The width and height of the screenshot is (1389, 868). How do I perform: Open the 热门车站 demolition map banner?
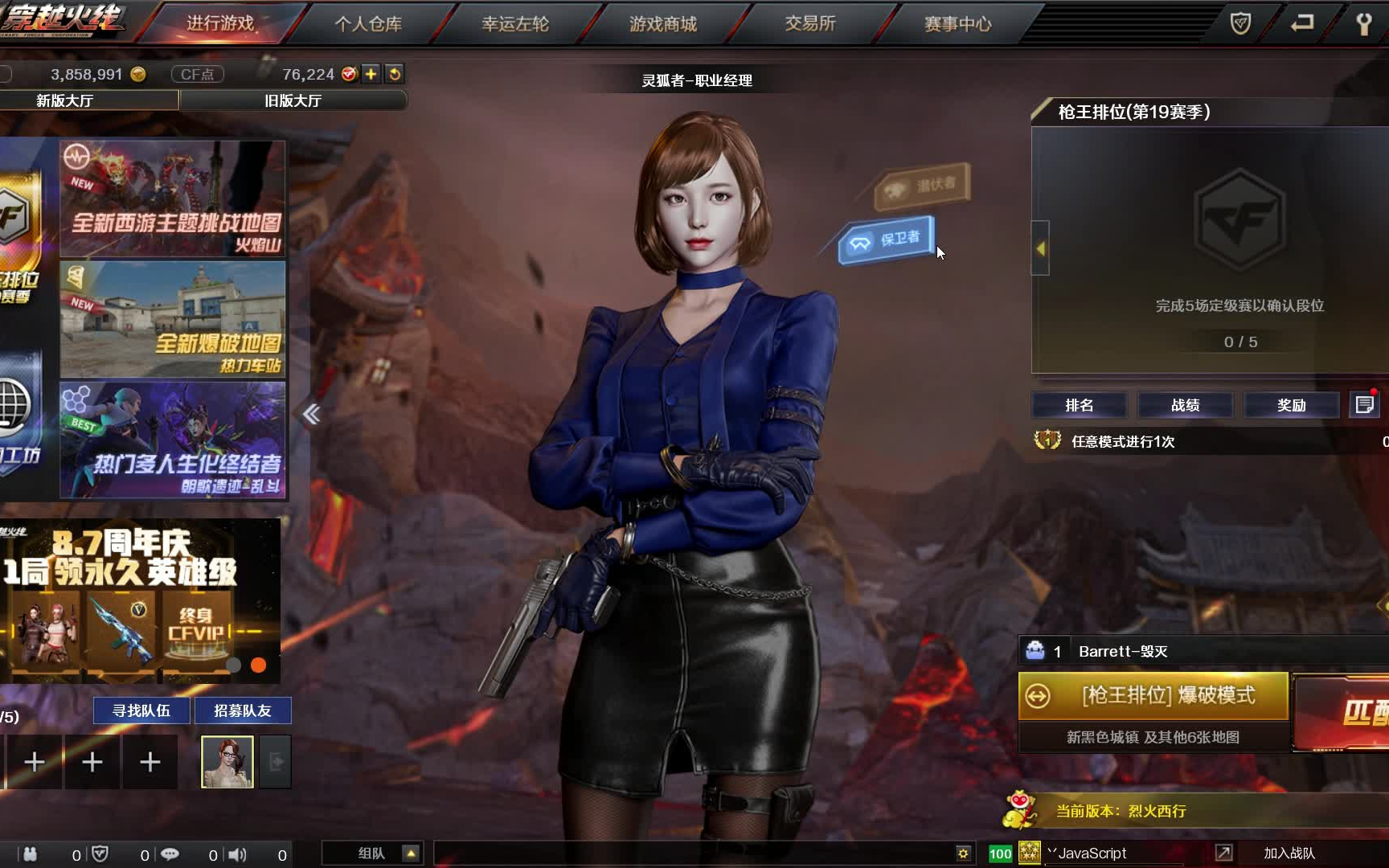coord(173,319)
